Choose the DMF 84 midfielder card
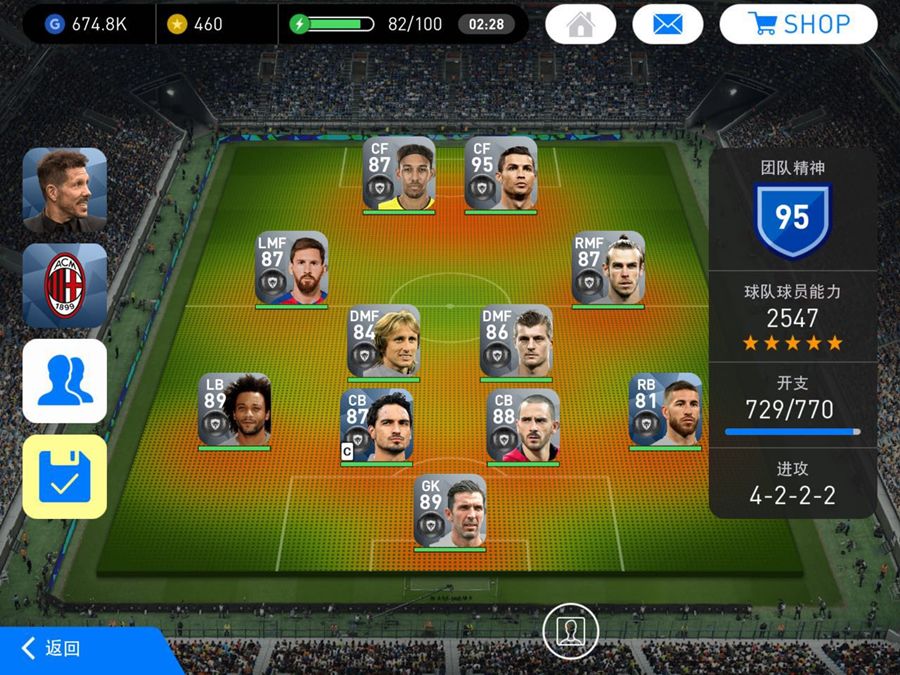This screenshot has width=900, height=675. [x=383, y=341]
